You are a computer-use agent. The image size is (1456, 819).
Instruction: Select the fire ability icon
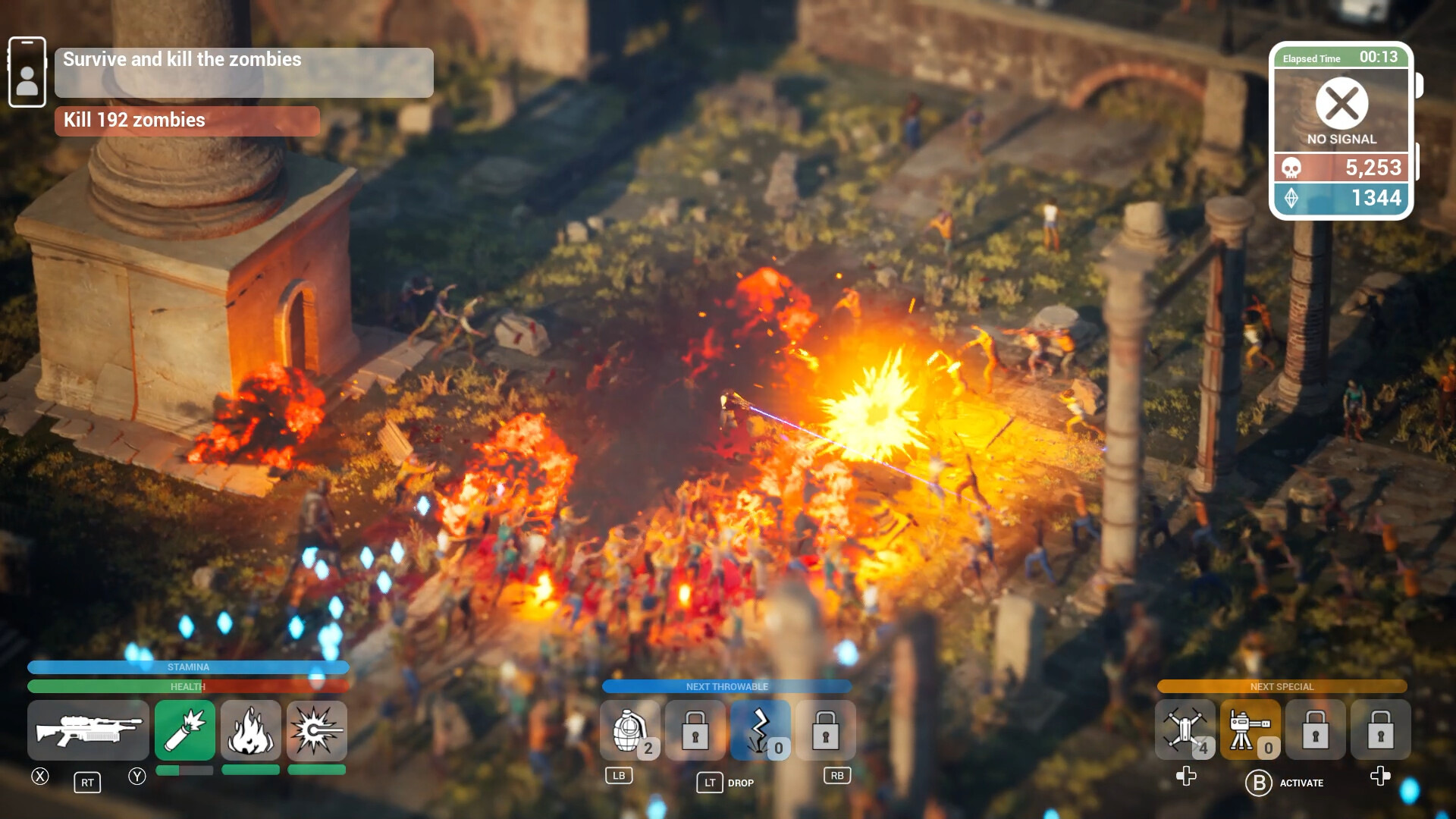pyautogui.click(x=251, y=730)
